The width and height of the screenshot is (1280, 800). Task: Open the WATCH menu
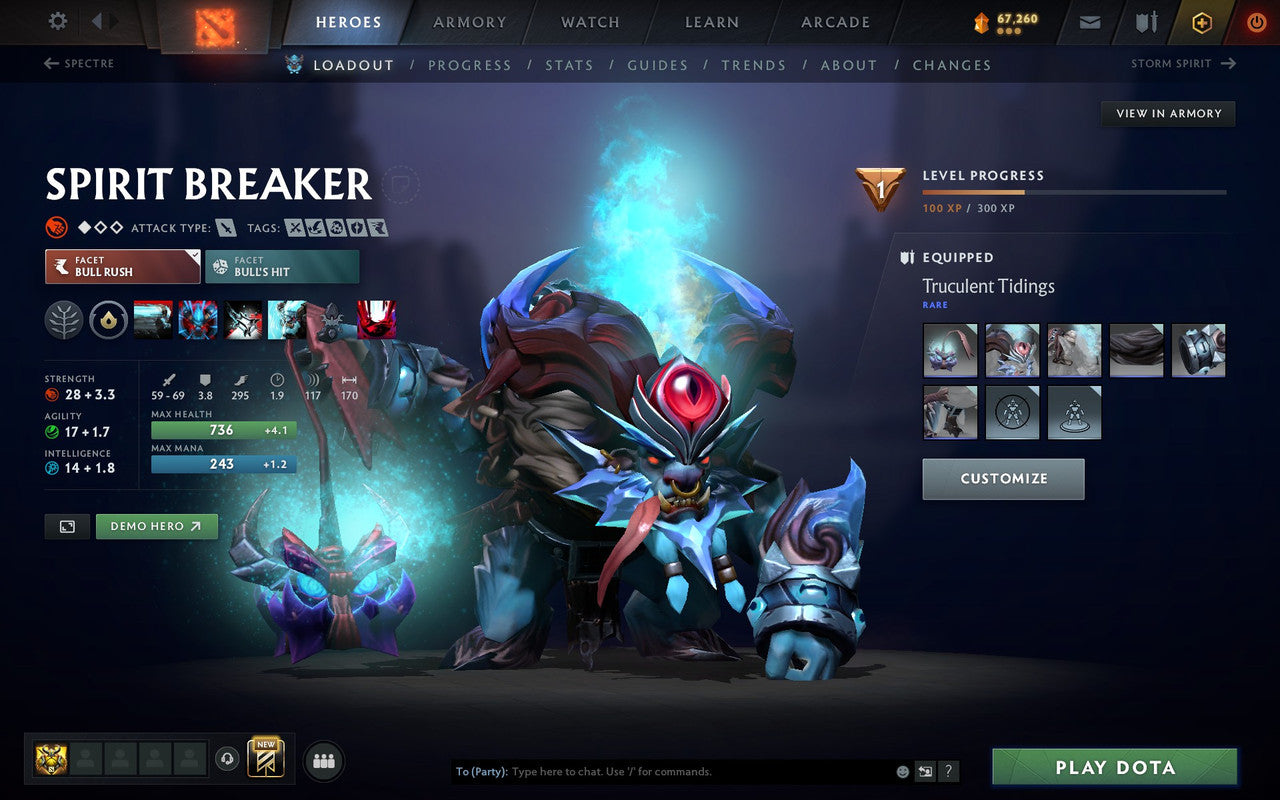589,22
